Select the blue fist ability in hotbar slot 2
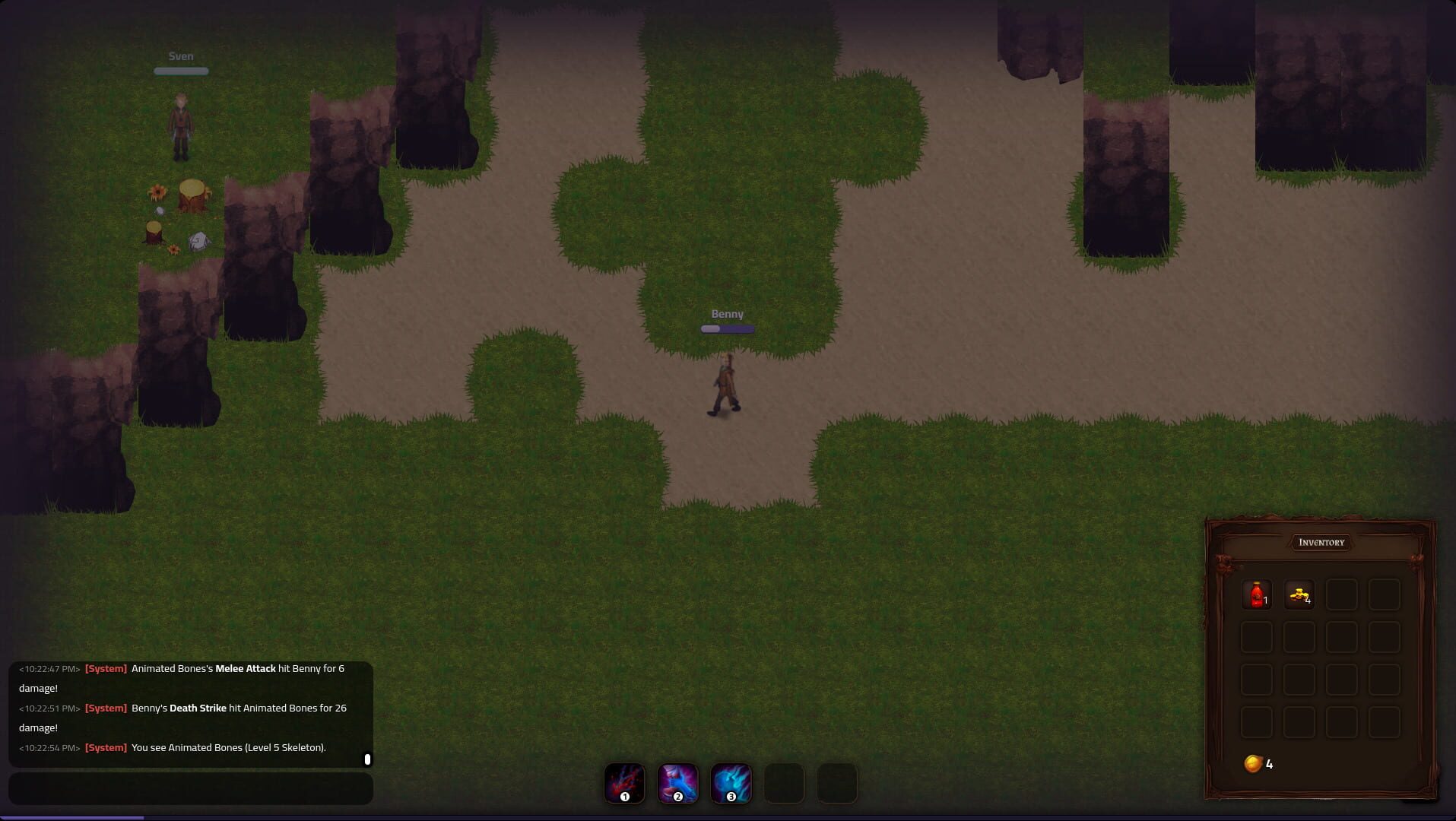 pos(677,783)
